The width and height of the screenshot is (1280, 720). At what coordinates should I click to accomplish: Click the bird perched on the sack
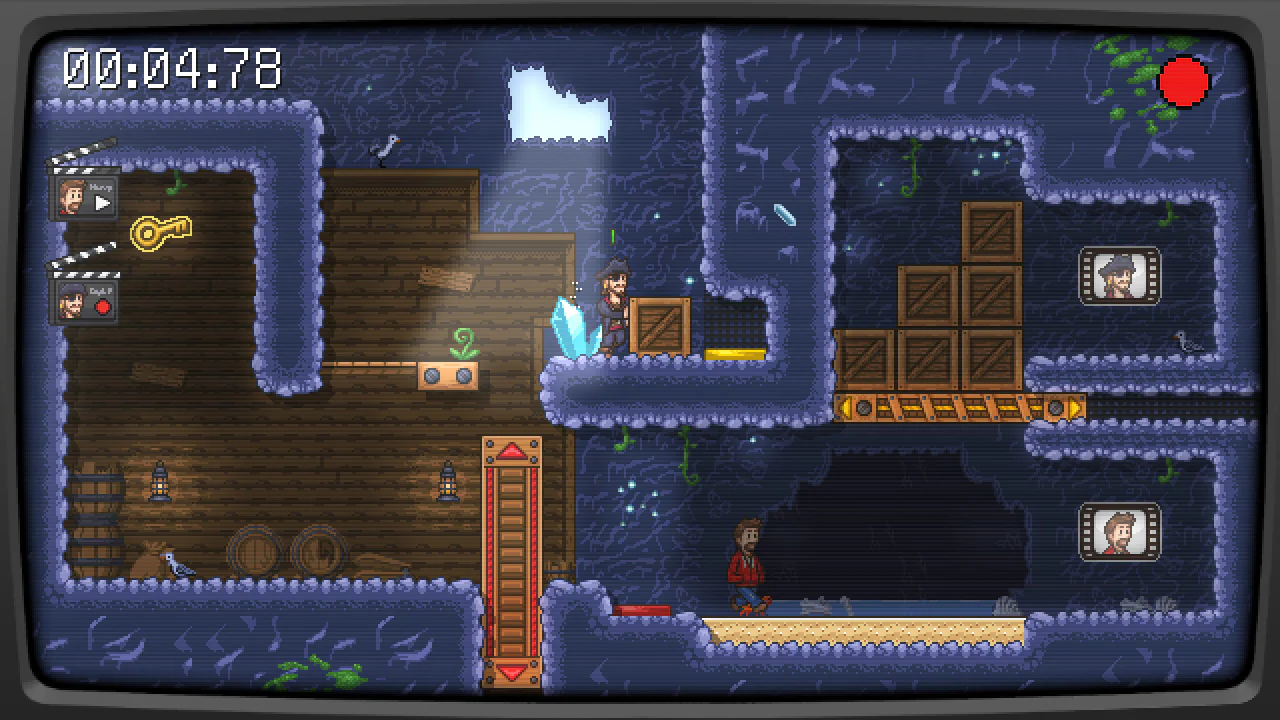click(x=176, y=563)
